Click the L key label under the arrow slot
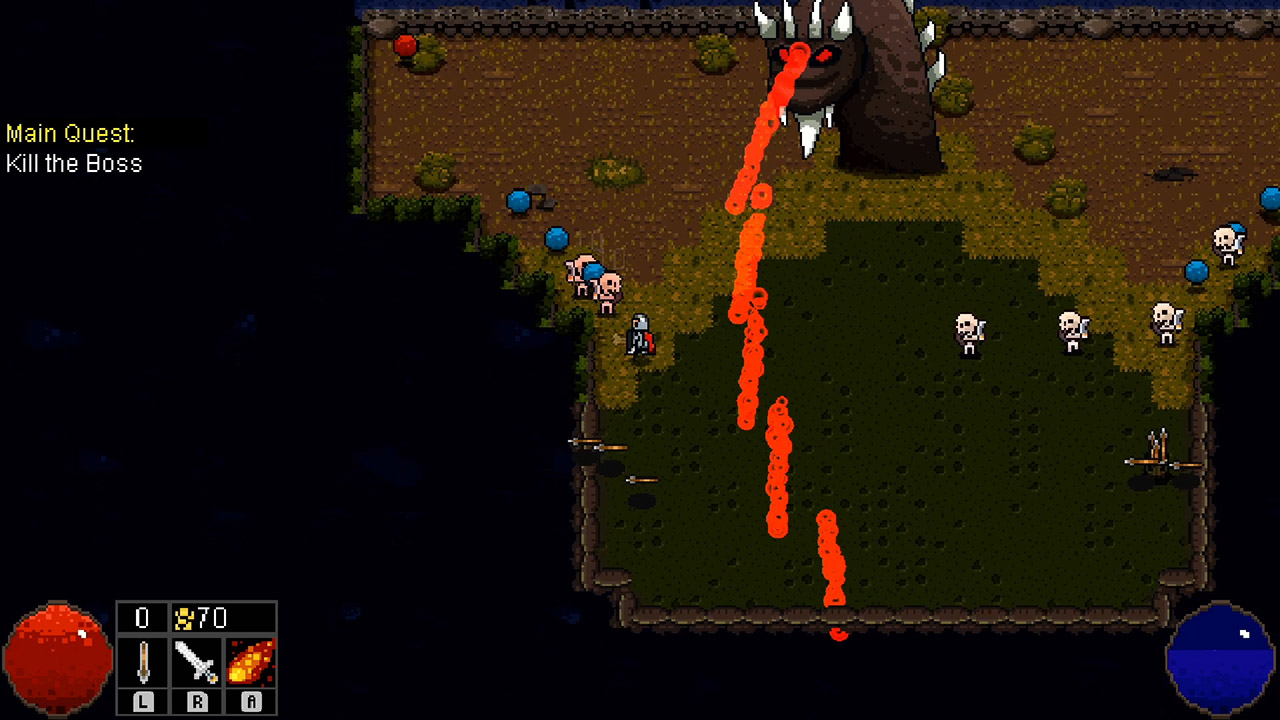The height and width of the screenshot is (720, 1280). (141, 702)
